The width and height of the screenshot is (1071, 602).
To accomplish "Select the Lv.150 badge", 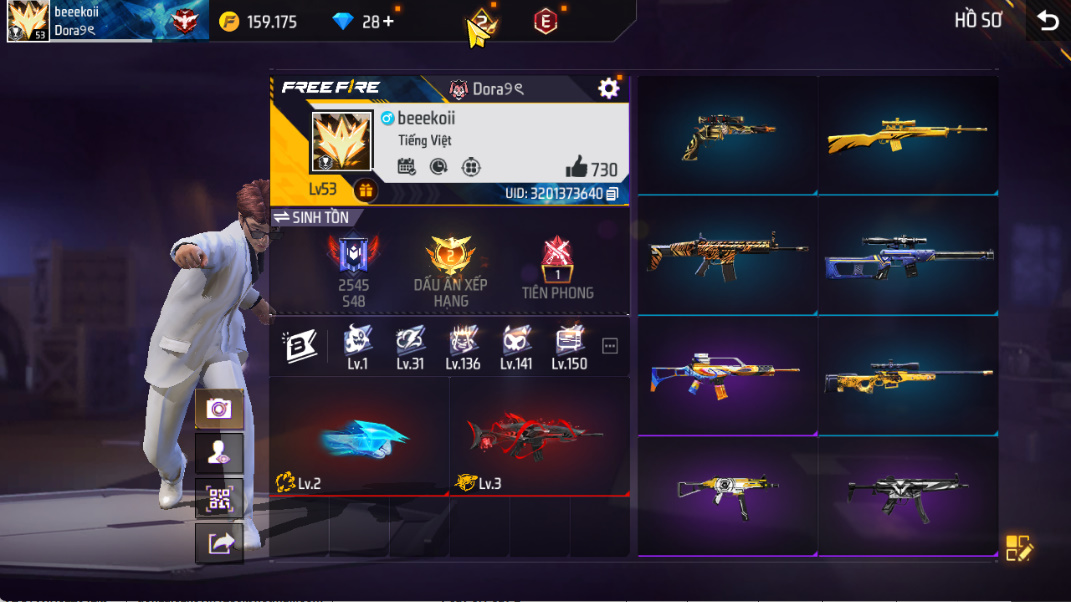I will [x=569, y=346].
